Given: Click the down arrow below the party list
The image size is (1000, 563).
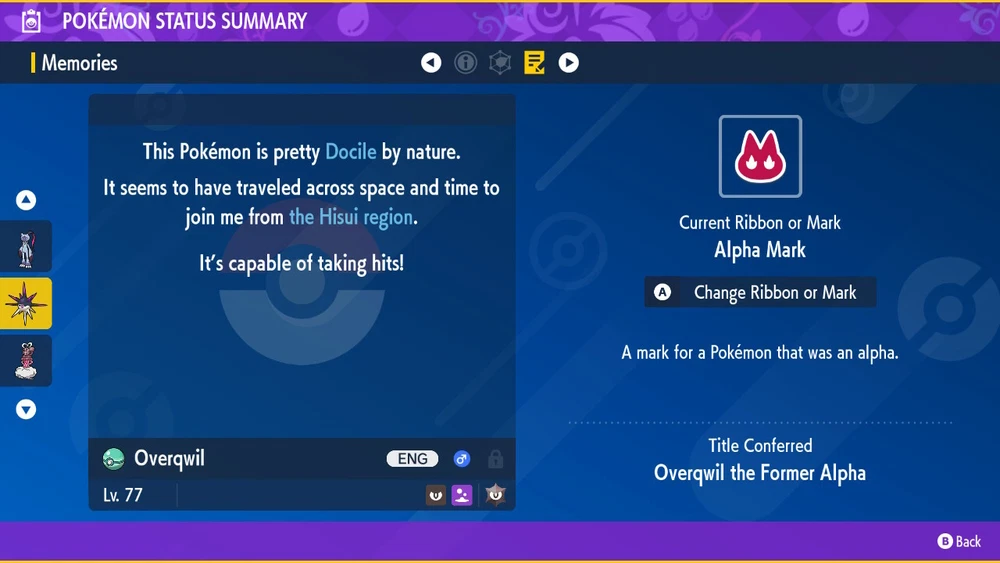Looking at the screenshot, I should click(26, 409).
